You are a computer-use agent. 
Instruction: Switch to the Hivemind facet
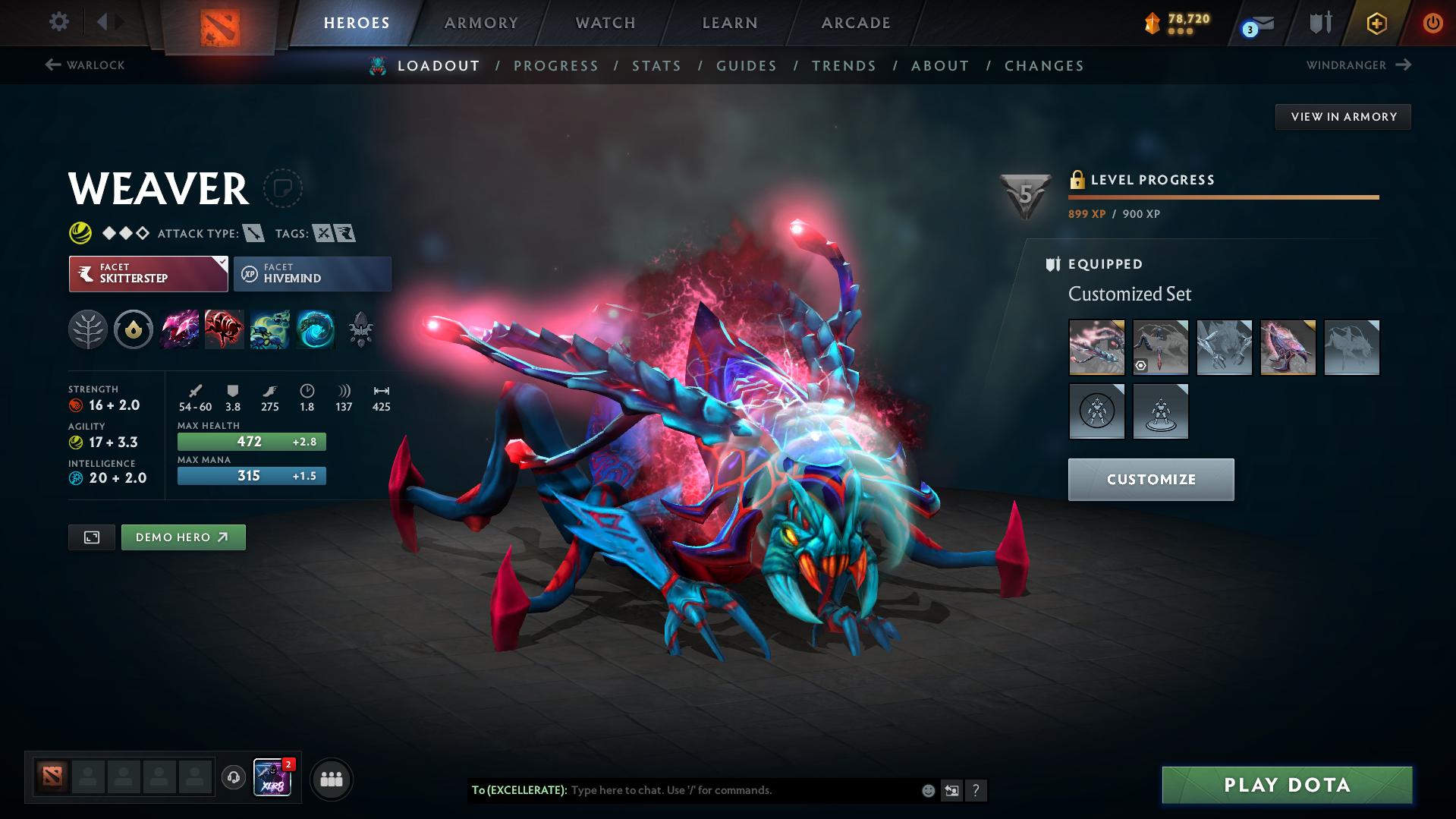click(312, 273)
